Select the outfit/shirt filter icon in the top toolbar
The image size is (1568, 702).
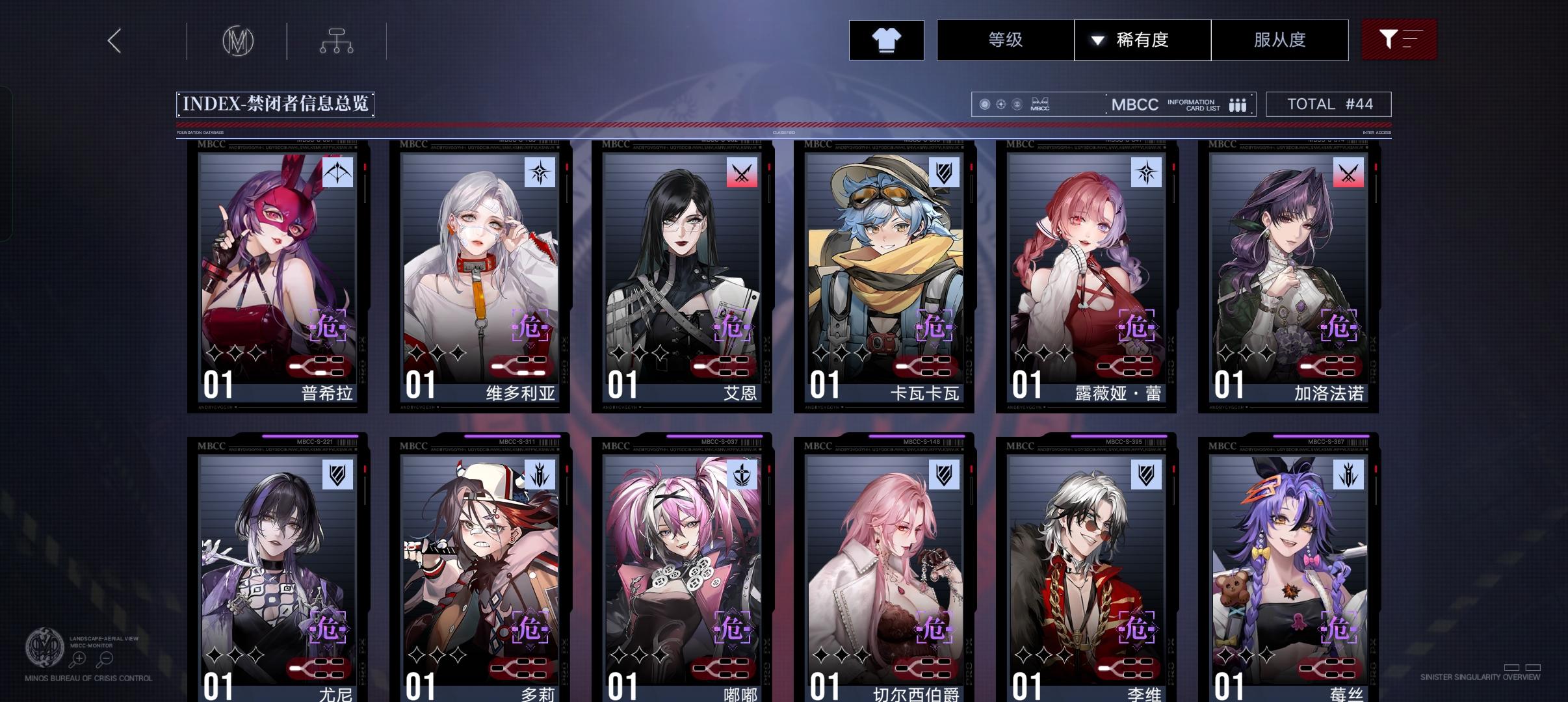pos(887,40)
